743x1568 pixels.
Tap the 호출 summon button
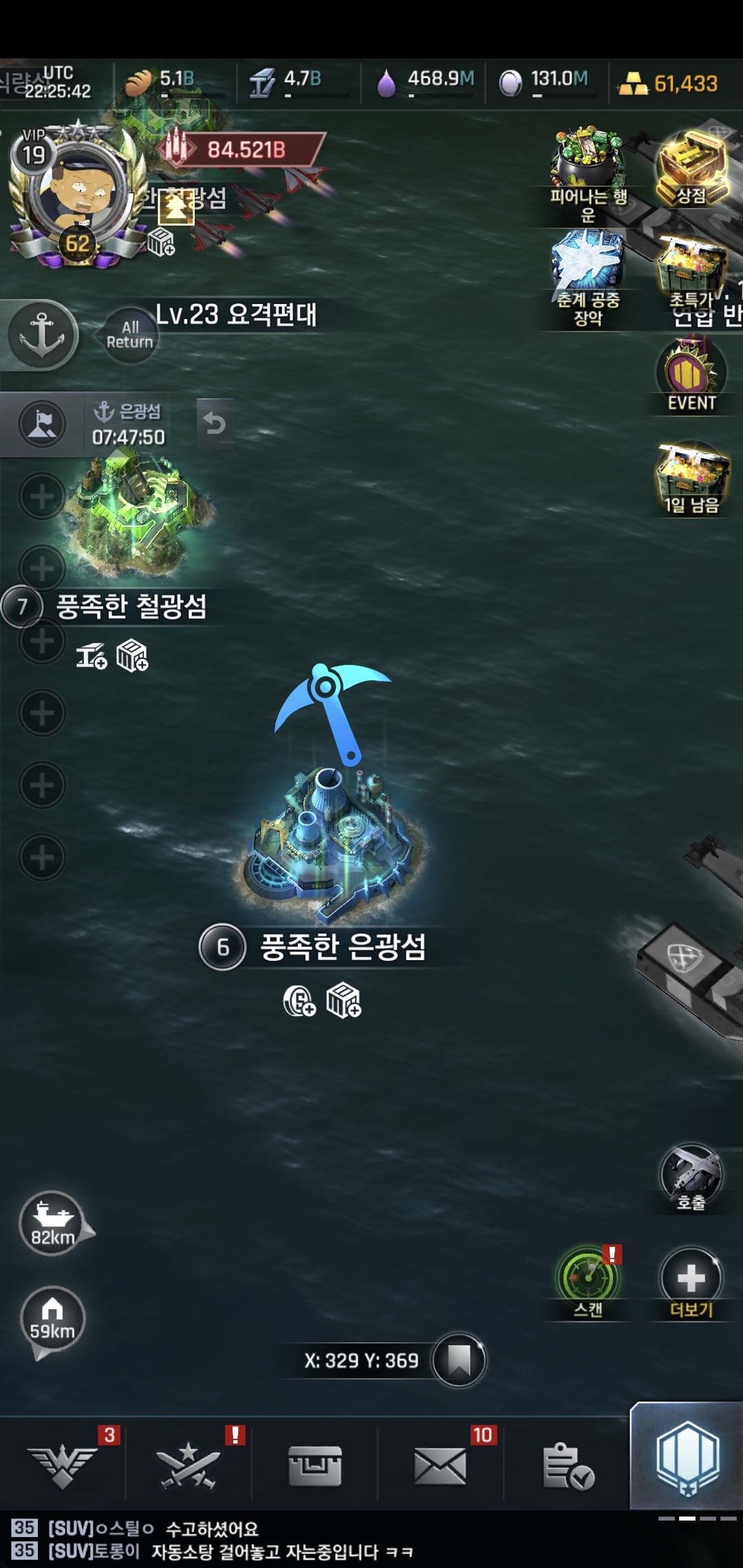click(691, 1177)
